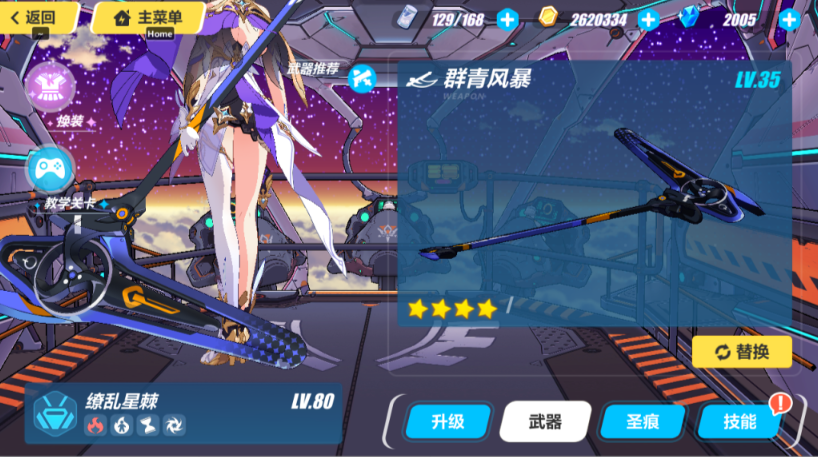818x457 pixels.
Task: Open the 教学关卡 tutorial stage
Action: (48, 170)
